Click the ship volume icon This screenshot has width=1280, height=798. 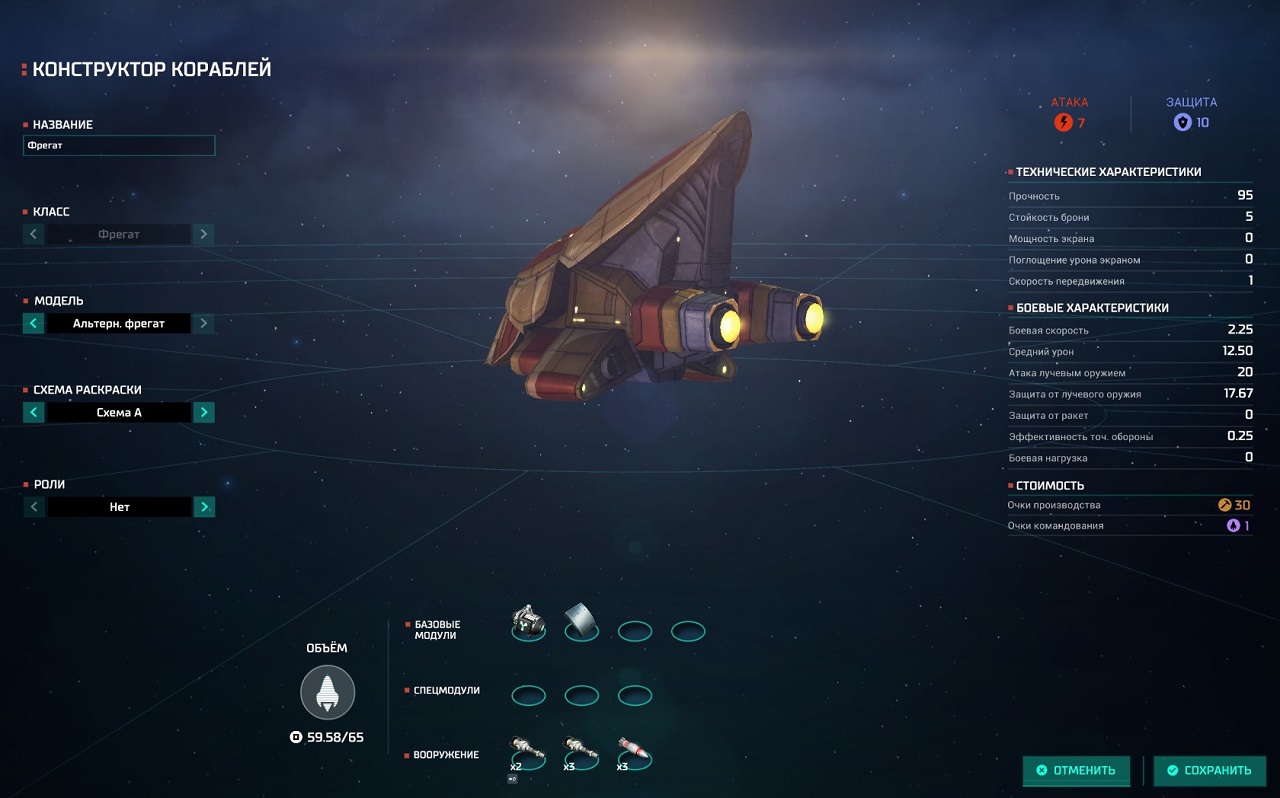tap(327, 692)
